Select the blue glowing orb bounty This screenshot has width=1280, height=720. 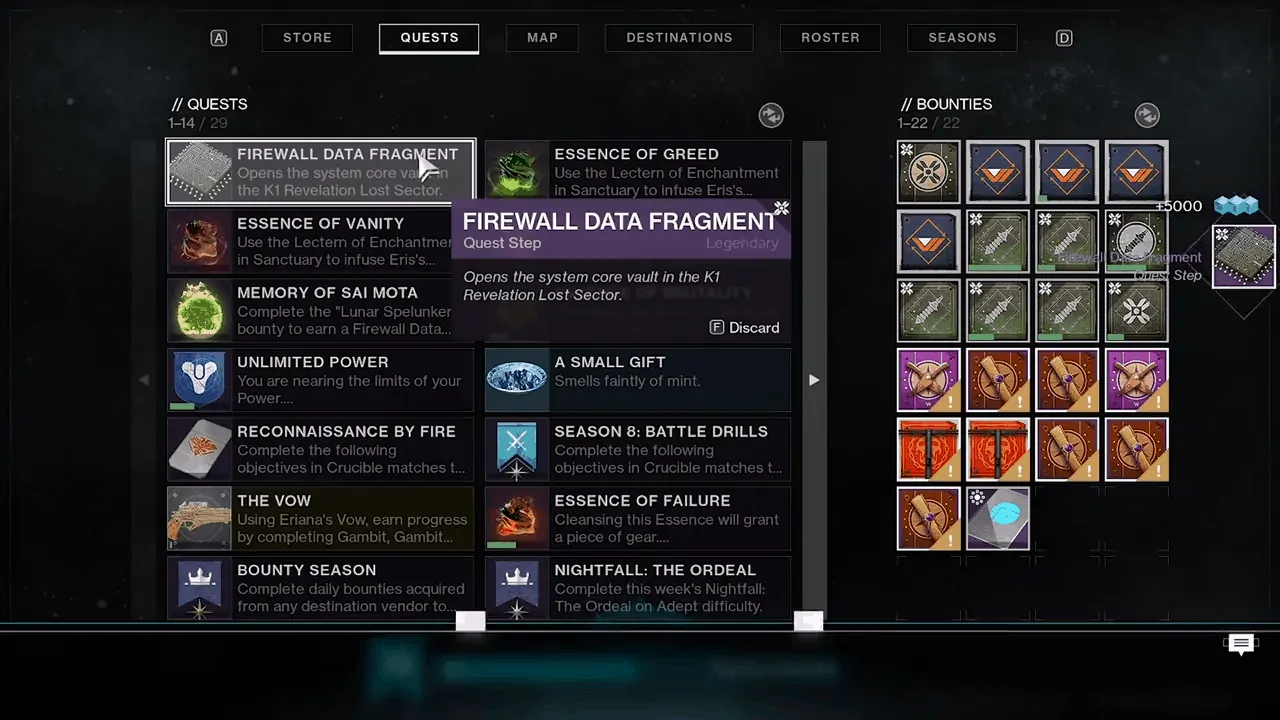pos(998,518)
